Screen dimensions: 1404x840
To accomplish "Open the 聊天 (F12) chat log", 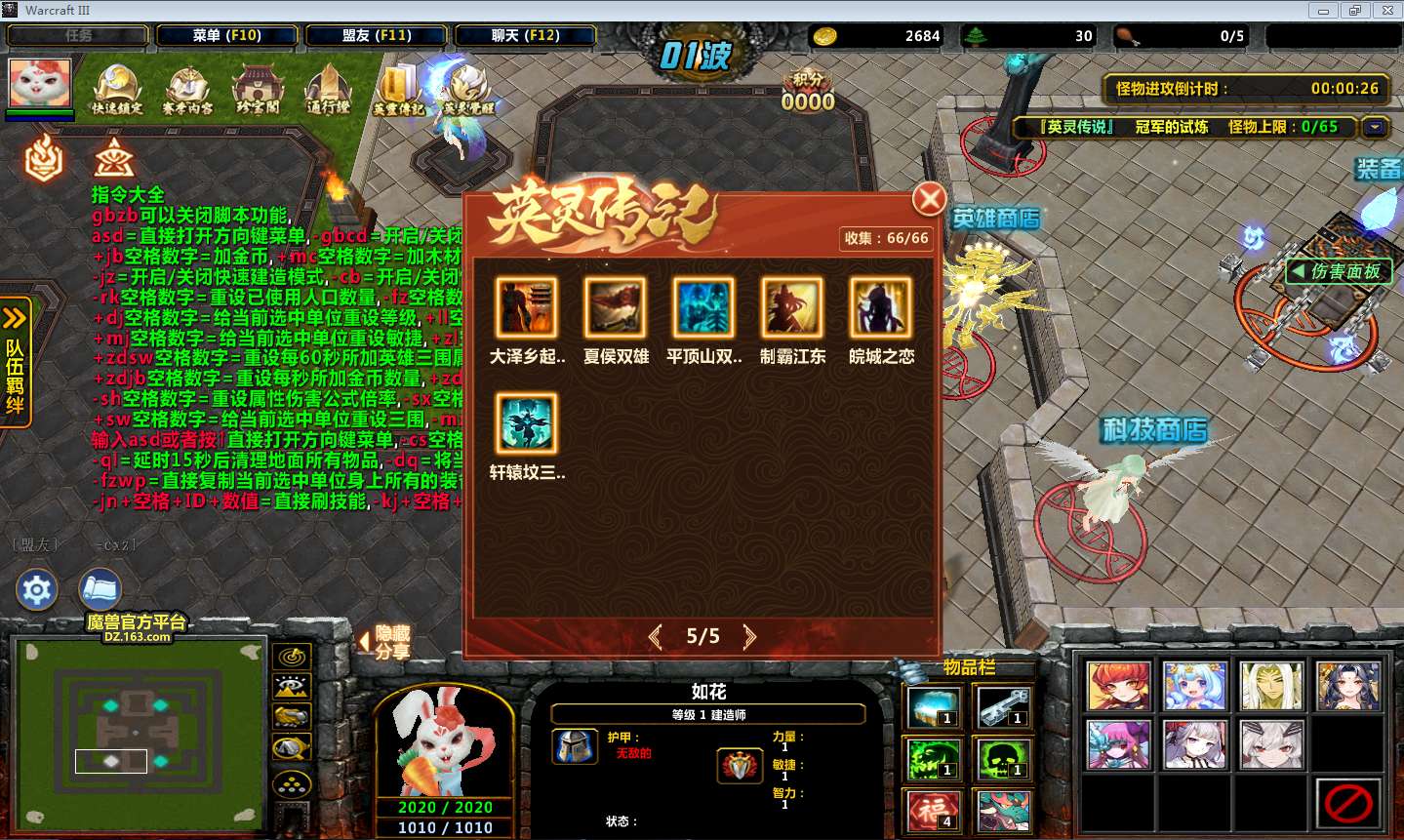I will coord(525,35).
